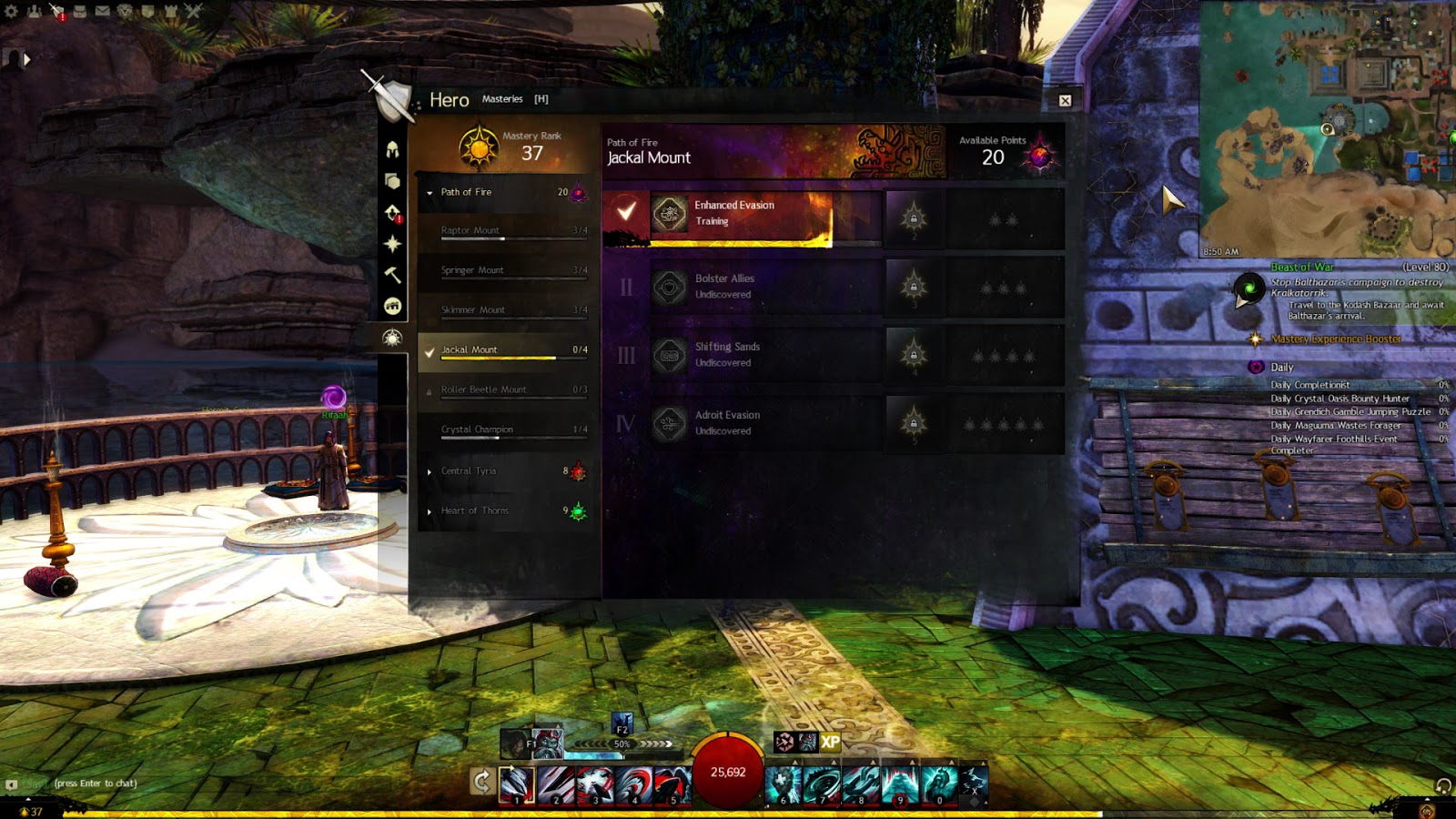The image size is (1456, 819).
Task: Expand the Heart of Thorns mastery region
Action: [503, 511]
